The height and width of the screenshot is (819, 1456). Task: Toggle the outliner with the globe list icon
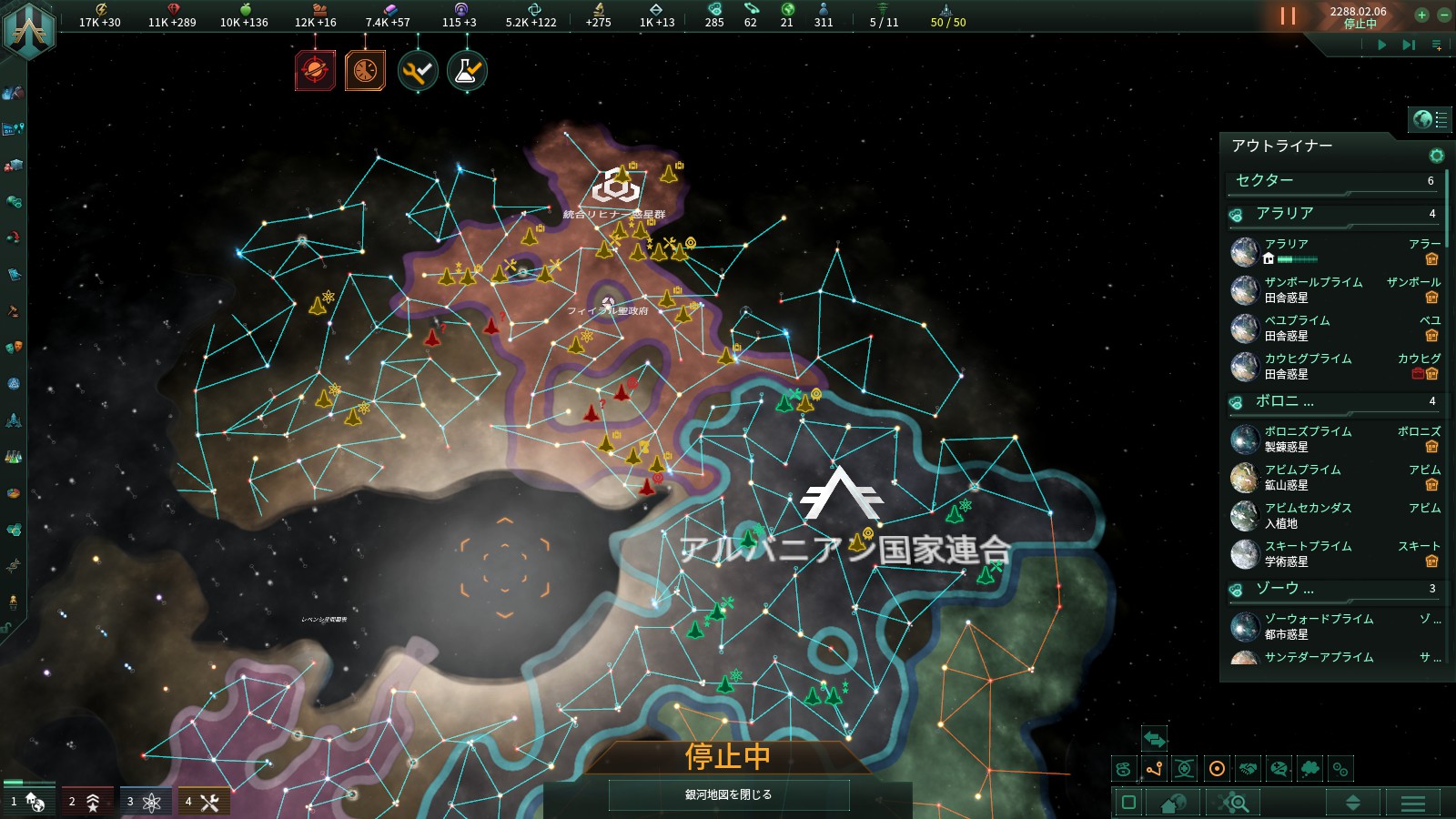tap(1431, 119)
